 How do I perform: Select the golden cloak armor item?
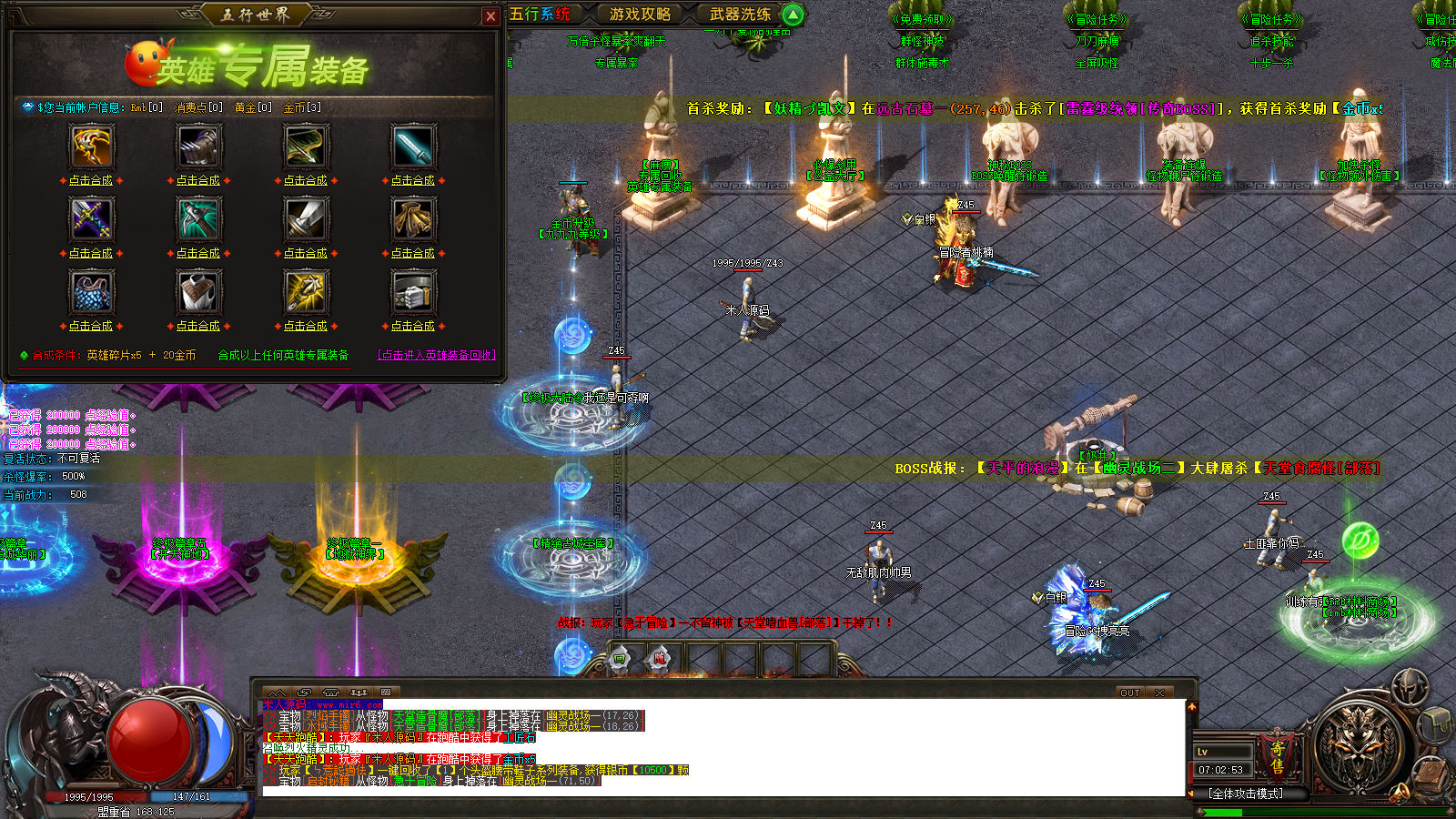pyautogui.click(x=413, y=218)
